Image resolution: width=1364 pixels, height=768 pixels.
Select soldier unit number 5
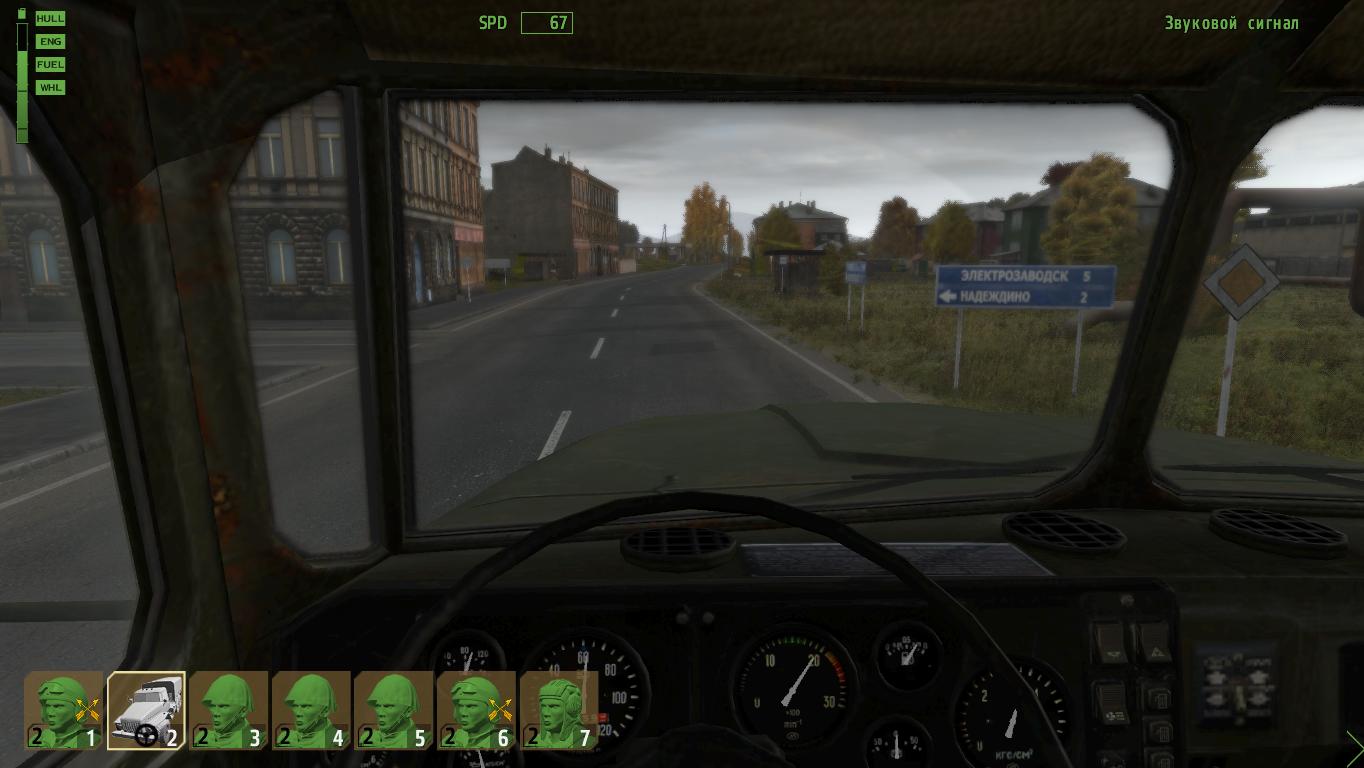[392, 710]
